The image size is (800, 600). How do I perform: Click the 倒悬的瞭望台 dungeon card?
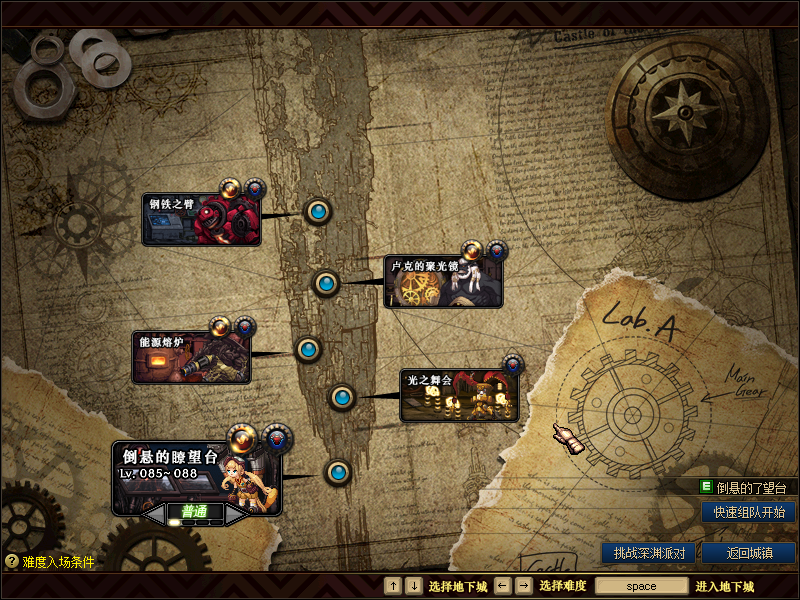click(x=197, y=475)
